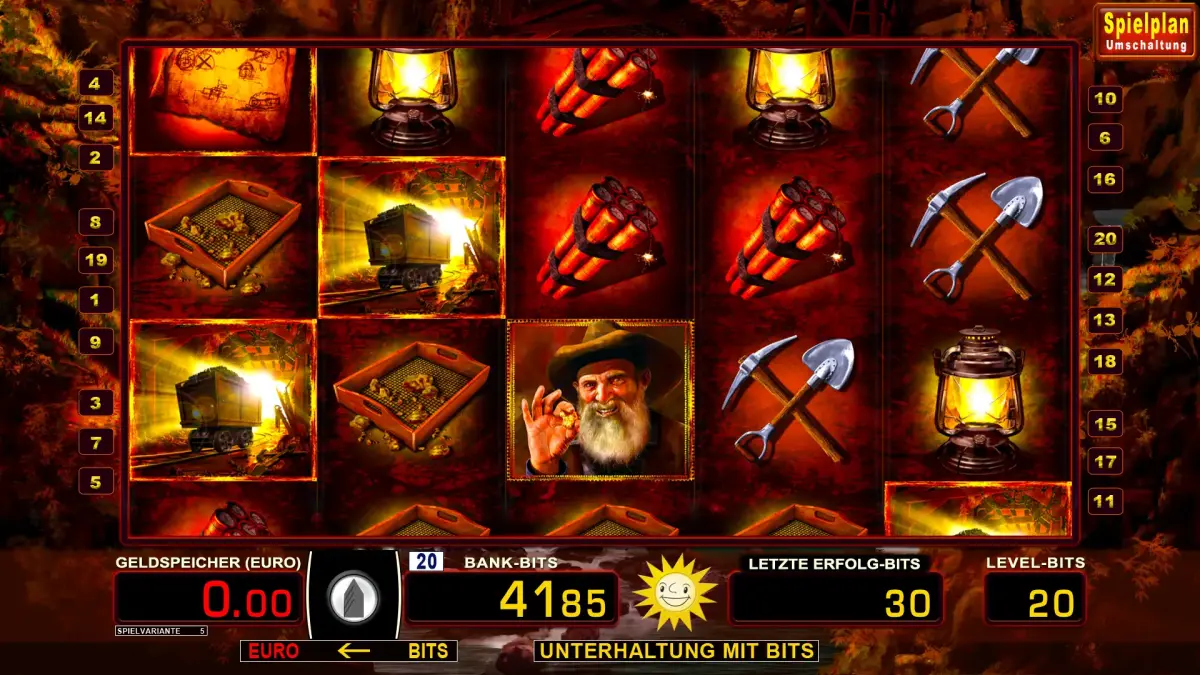Highlight payline marker number 19
The image size is (1200, 675).
pyautogui.click(x=95, y=261)
